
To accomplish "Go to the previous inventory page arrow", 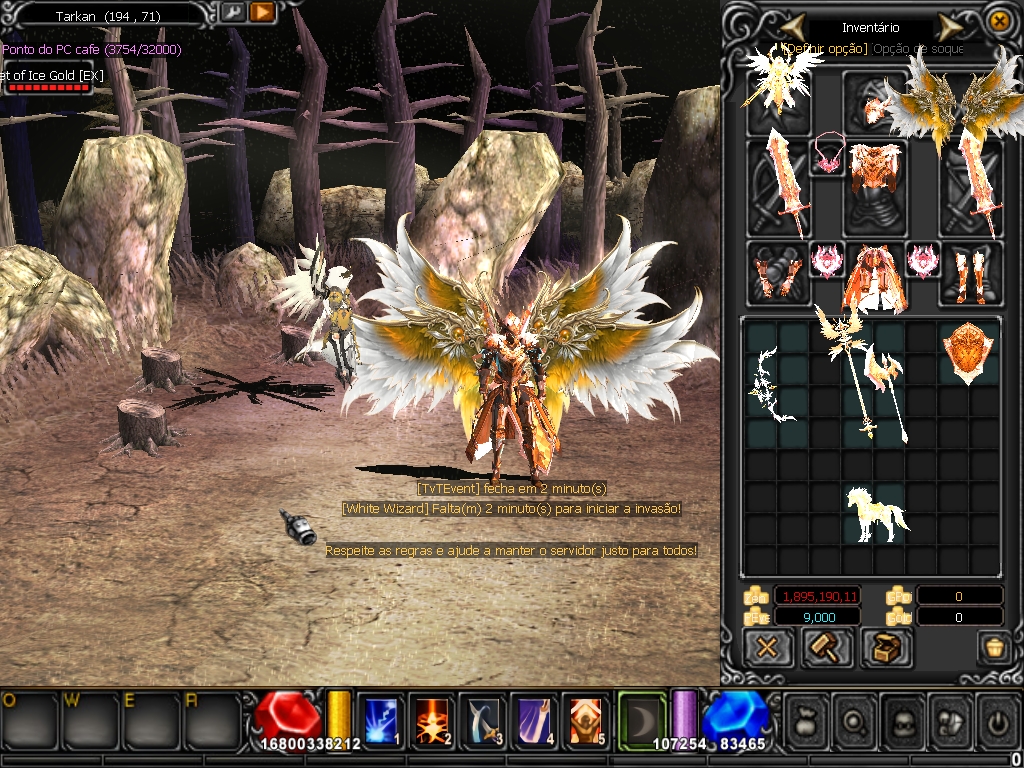I will pos(794,26).
